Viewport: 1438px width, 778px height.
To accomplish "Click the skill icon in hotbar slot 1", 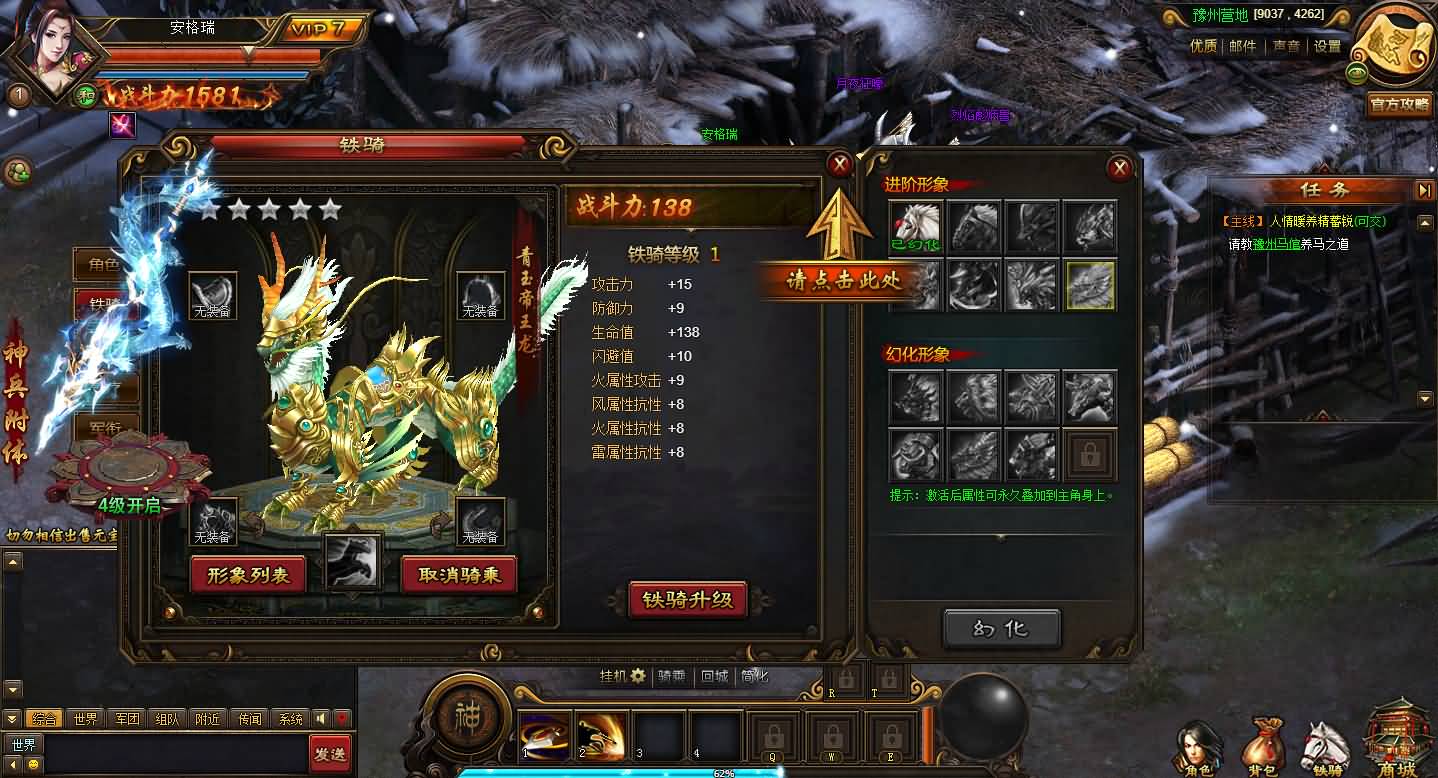I will (543, 735).
